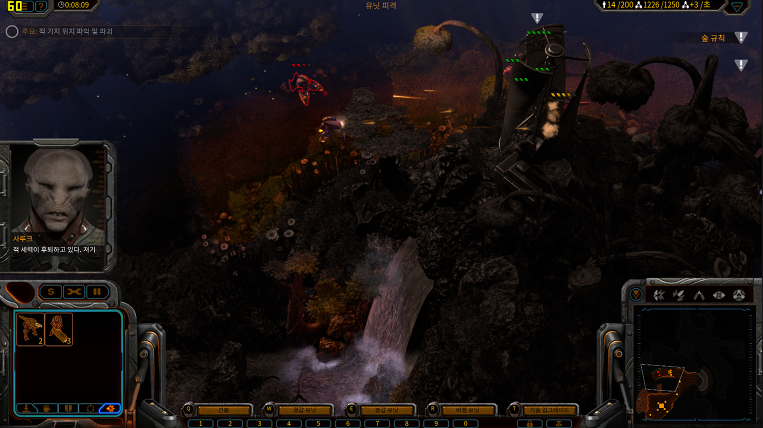Open the dropdown arrow at top-right corner
This screenshot has height=428, width=763.
[x=740, y=6]
